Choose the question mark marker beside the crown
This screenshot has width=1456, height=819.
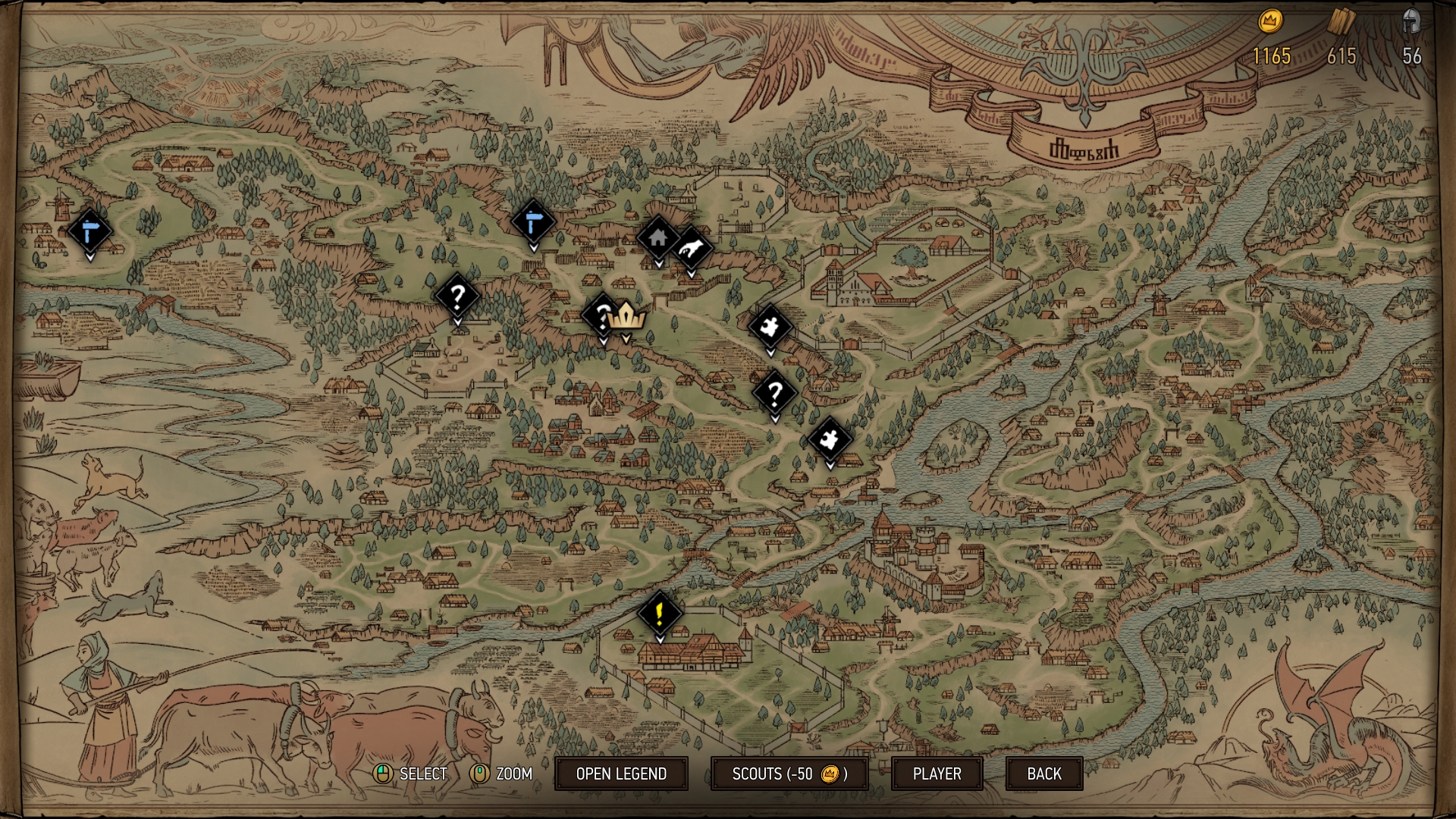[x=601, y=315]
